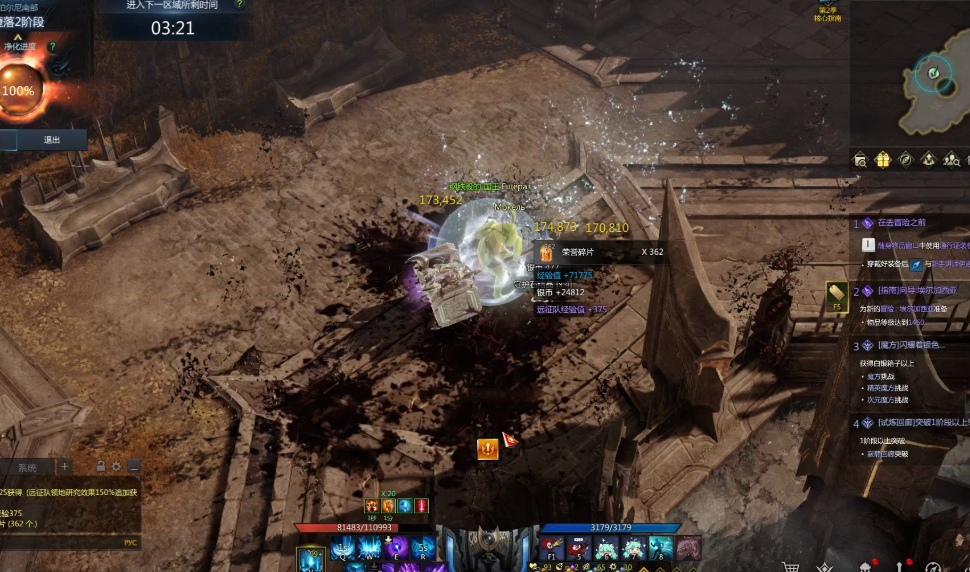Activate the W skill icon
970x572 pixels.
click(370, 548)
